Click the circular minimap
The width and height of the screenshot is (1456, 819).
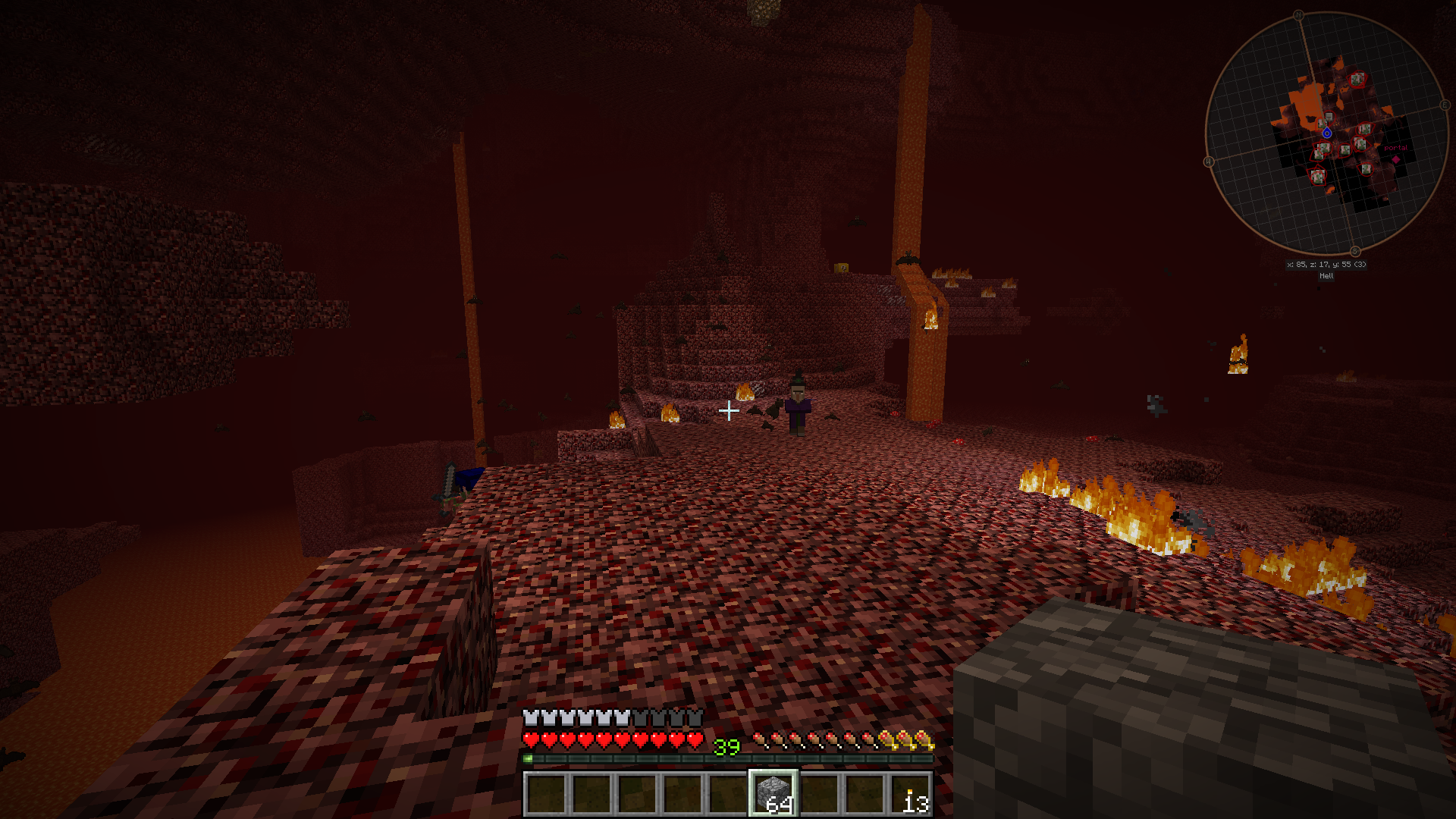click(x=1326, y=133)
